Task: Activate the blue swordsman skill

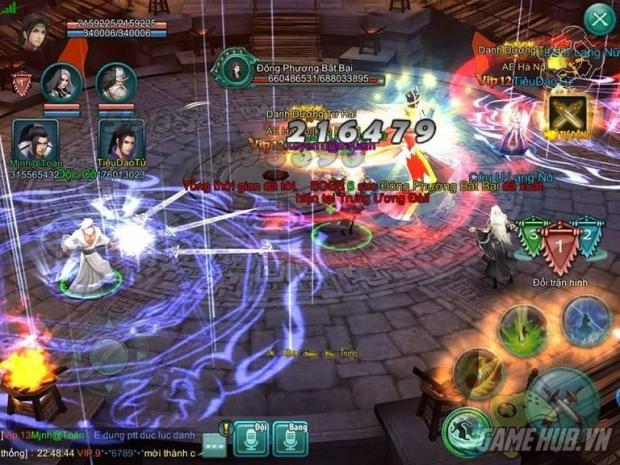Action: tap(586, 320)
